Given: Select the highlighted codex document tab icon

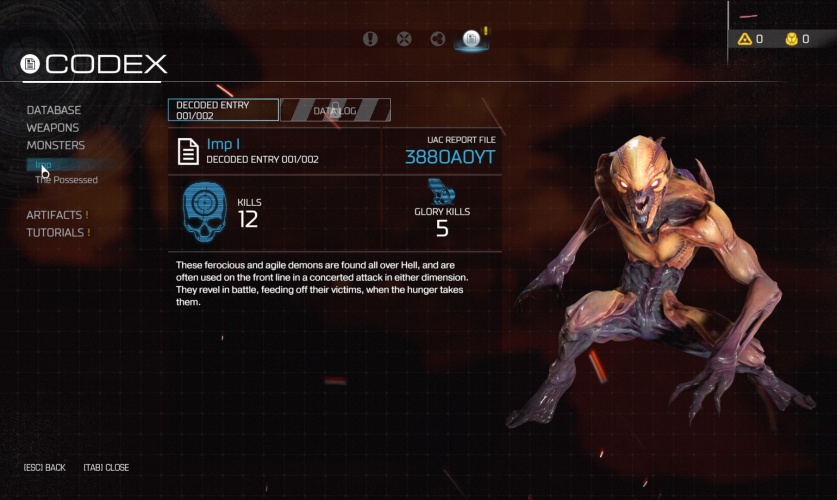Looking at the screenshot, I should point(471,39).
